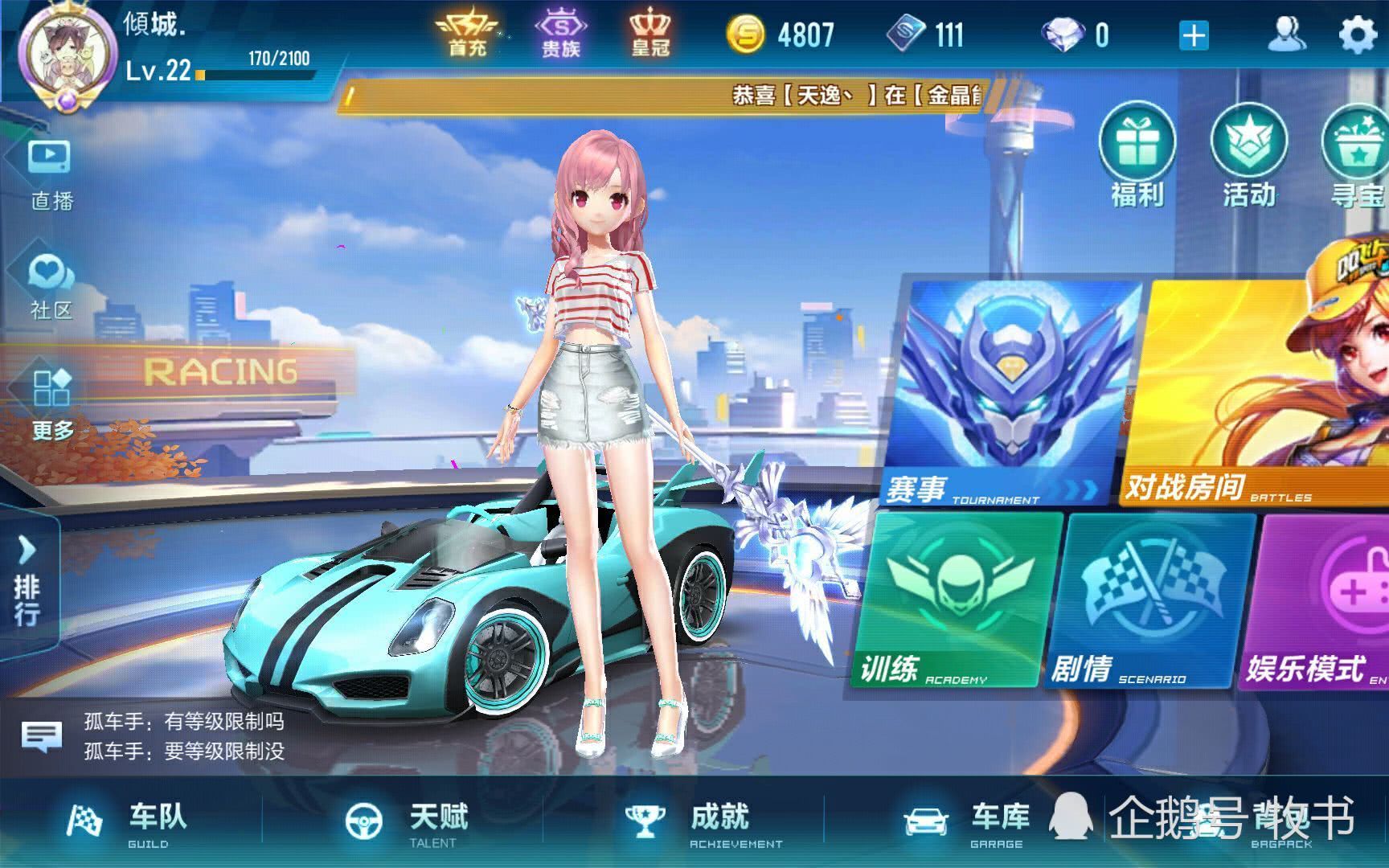Tap the blue plus to add diamonds
This screenshot has width=1389, height=868.
pyautogui.click(x=1194, y=36)
